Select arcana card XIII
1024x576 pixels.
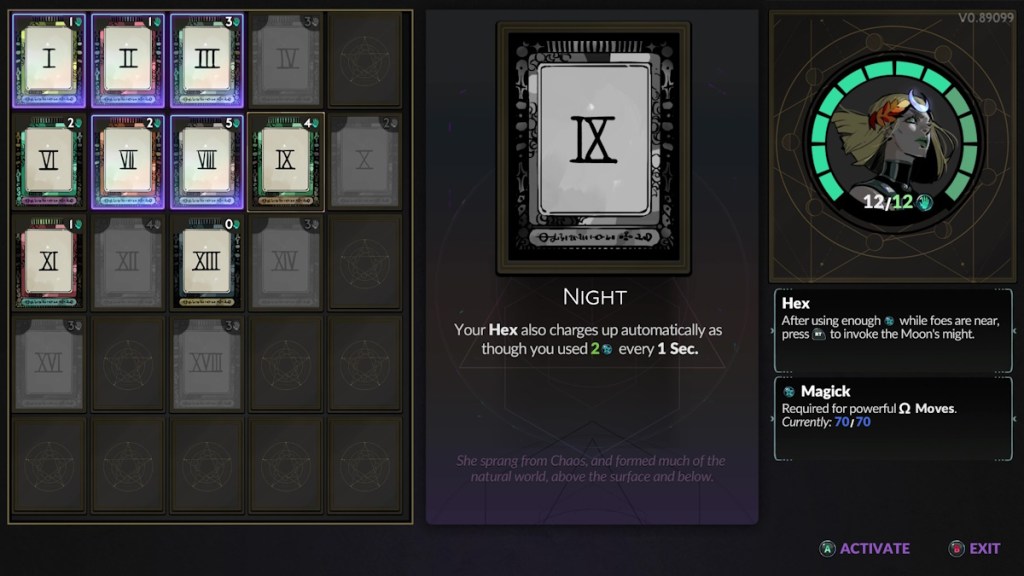(207, 262)
